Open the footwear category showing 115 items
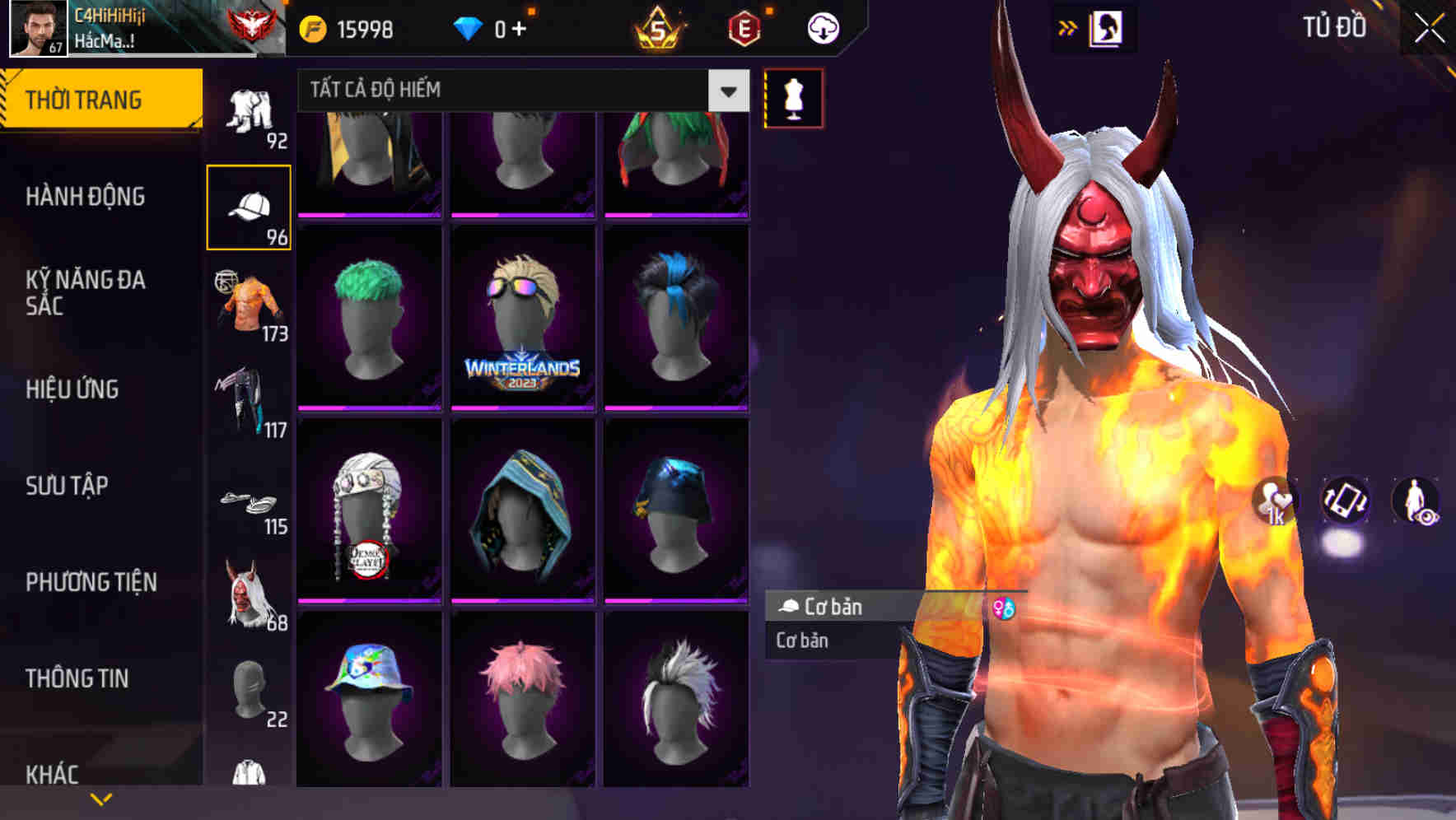 tap(250, 502)
